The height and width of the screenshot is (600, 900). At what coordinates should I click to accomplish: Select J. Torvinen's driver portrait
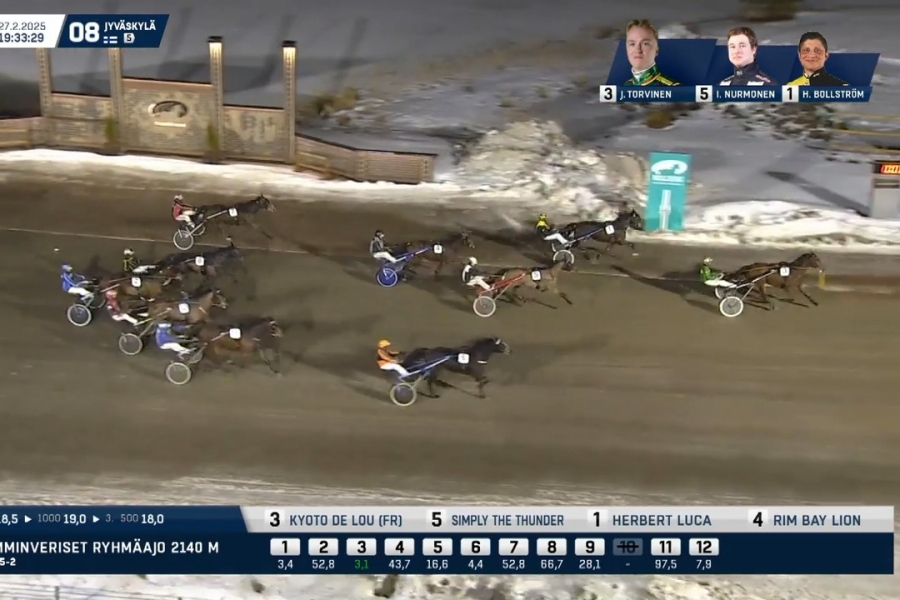tap(641, 55)
